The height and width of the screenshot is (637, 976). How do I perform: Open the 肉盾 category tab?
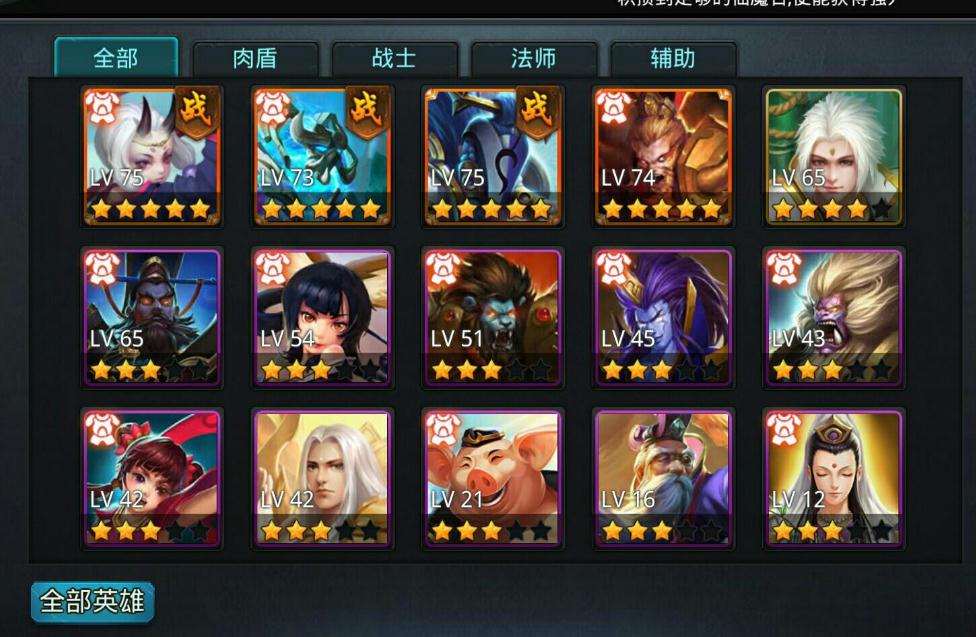point(255,59)
